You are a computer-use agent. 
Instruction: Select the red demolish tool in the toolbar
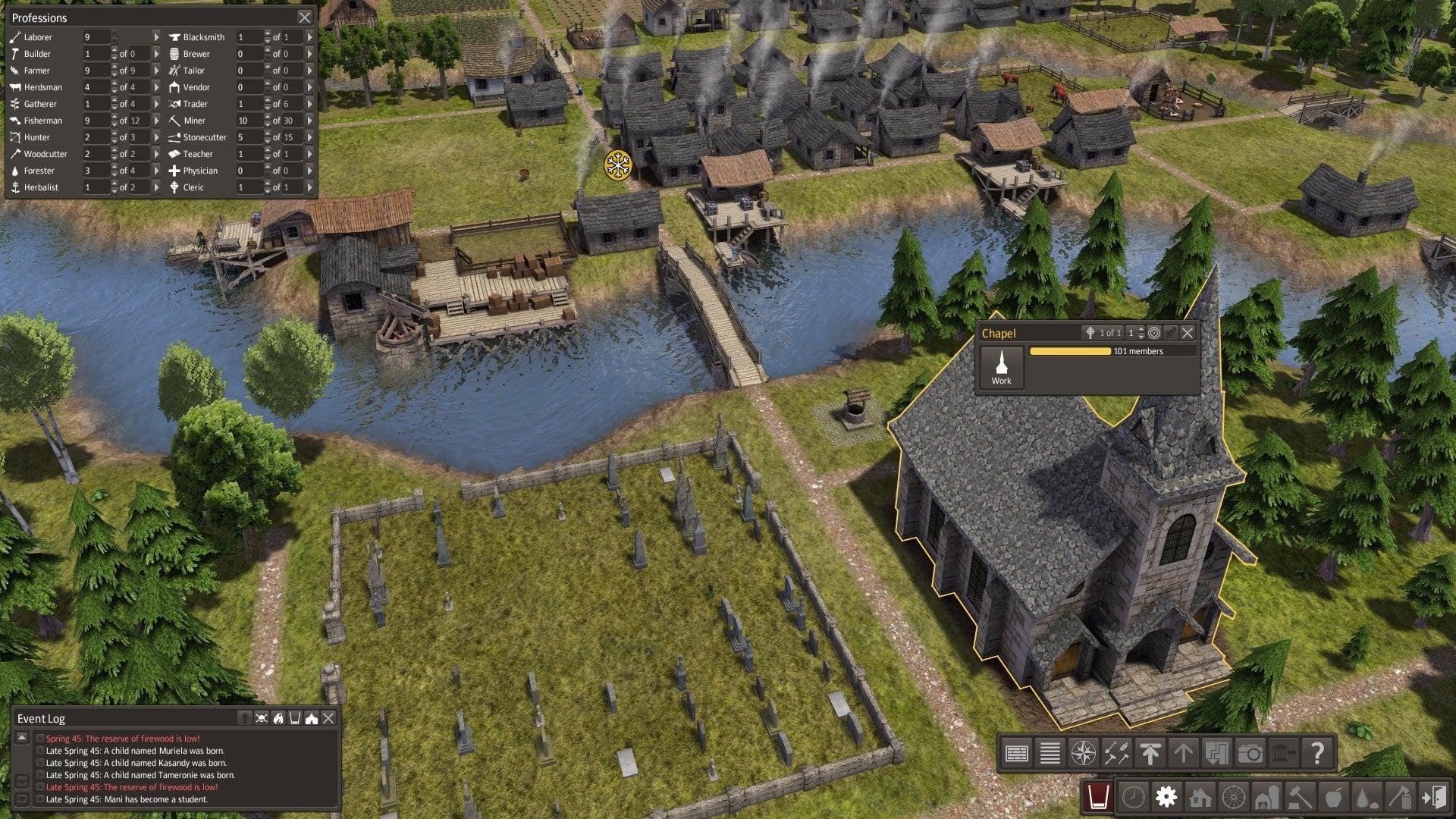pyautogui.click(x=1097, y=796)
